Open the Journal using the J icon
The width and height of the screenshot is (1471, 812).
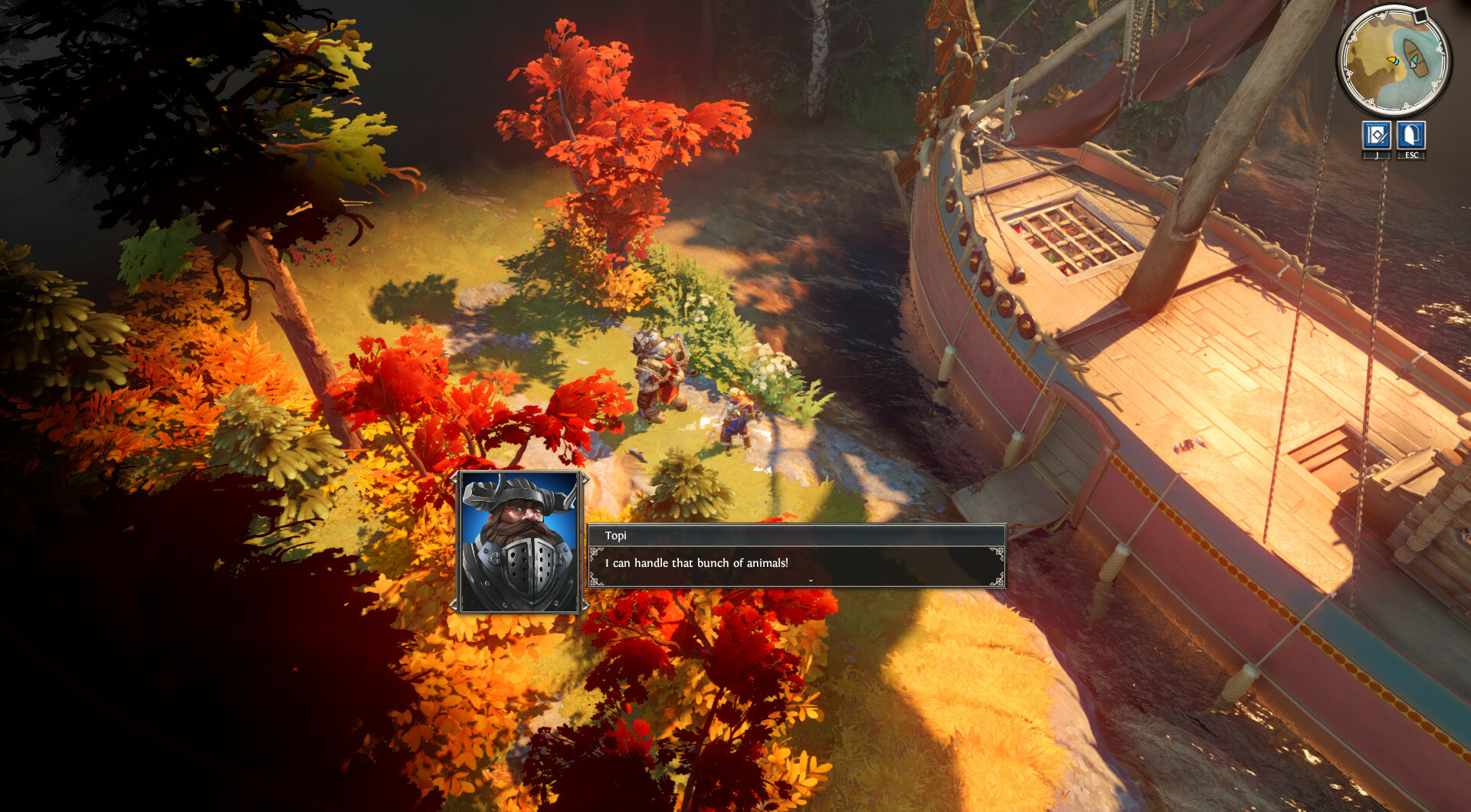(x=1377, y=136)
